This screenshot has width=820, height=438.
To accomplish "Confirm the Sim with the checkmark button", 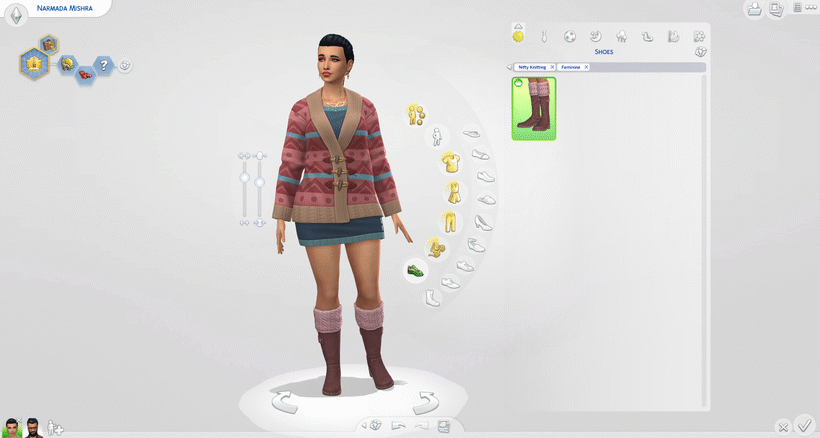I will (805, 426).
